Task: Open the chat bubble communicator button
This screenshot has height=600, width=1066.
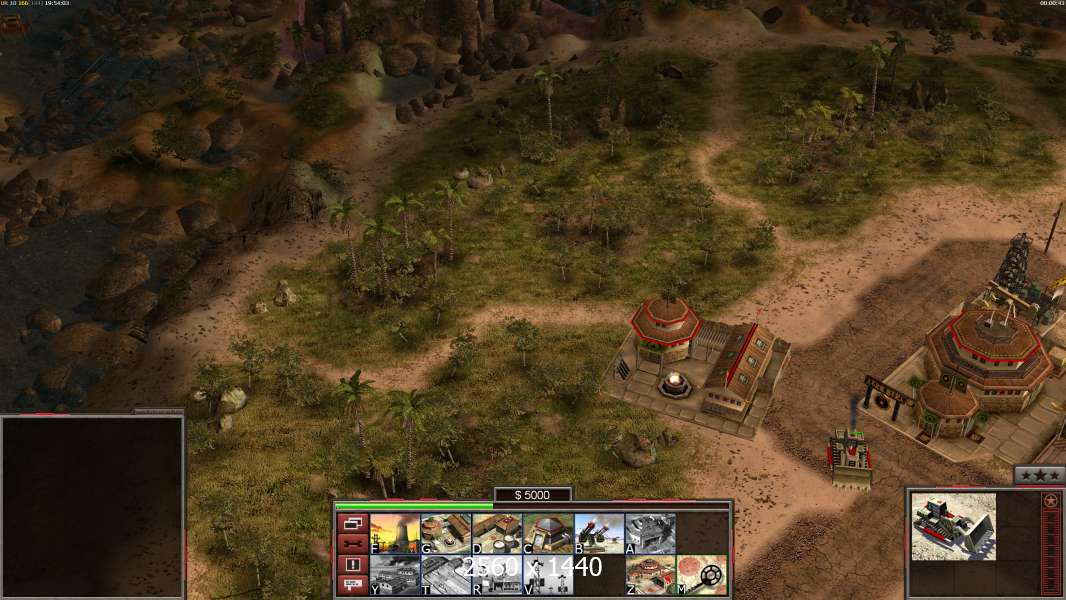Action: pos(352,585)
